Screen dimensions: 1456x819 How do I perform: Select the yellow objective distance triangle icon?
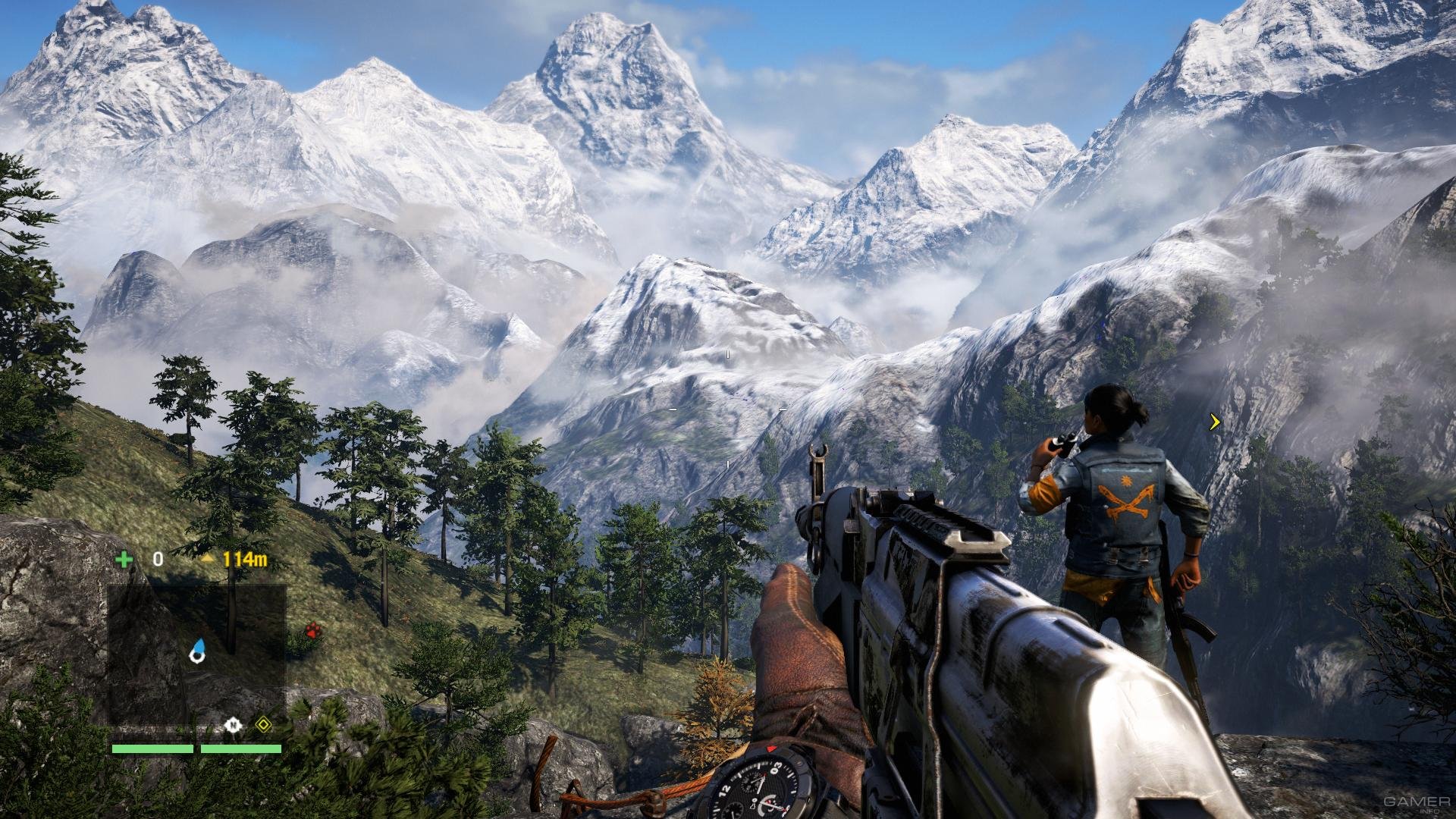click(x=208, y=558)
